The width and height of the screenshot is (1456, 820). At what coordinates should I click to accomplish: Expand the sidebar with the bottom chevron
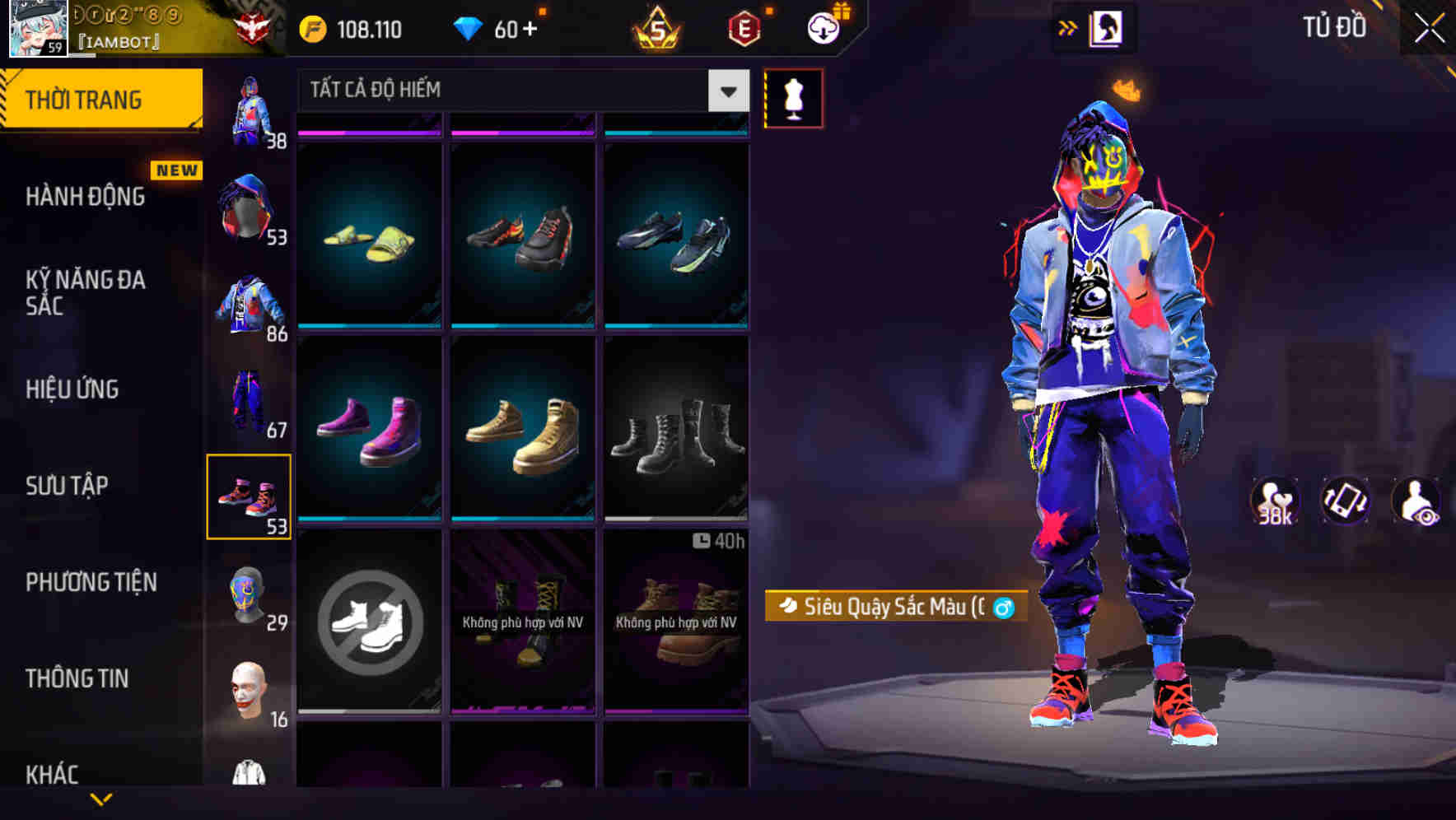point(102,799)
